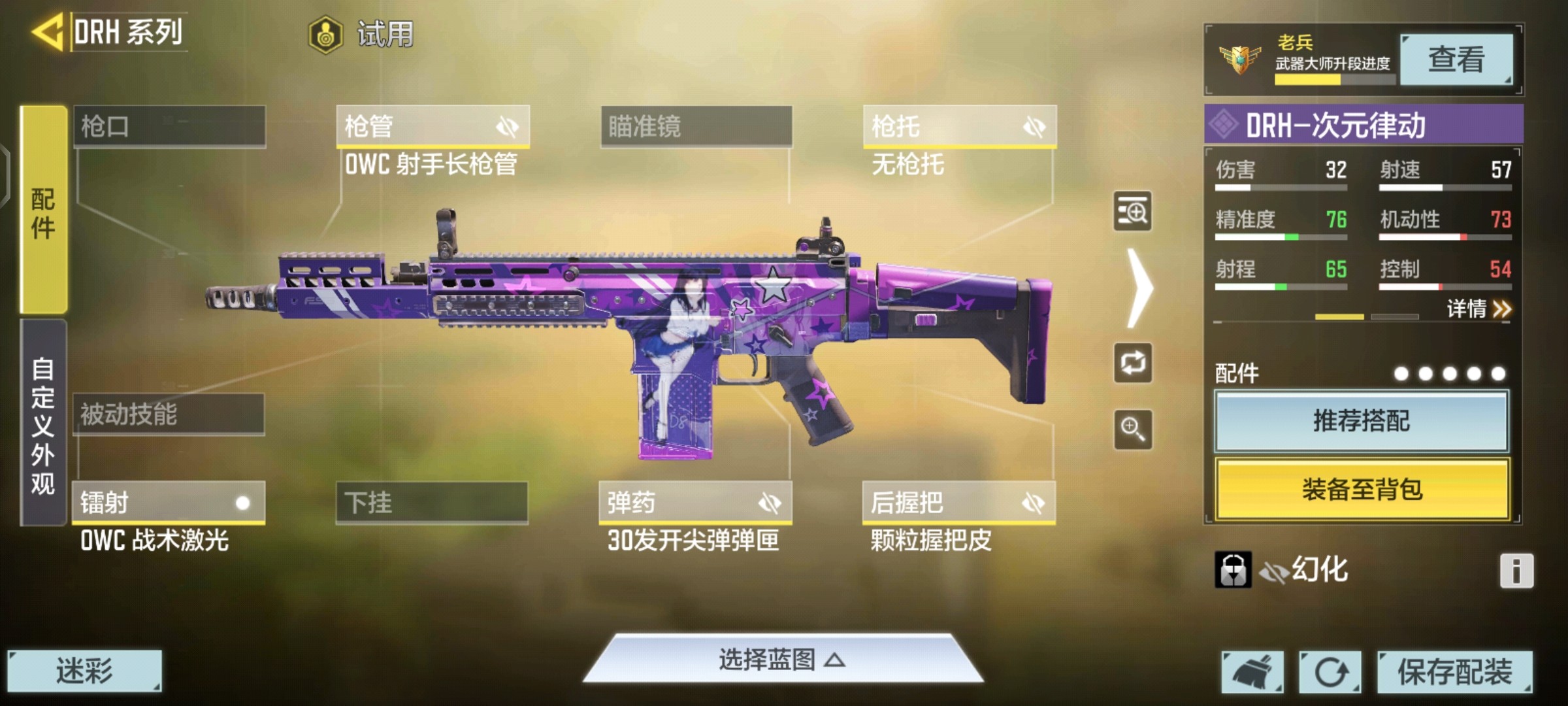Choose the 下挂 underbarrel slot
The width and height of the screenshot is (1568, 706).
point(432,503)
